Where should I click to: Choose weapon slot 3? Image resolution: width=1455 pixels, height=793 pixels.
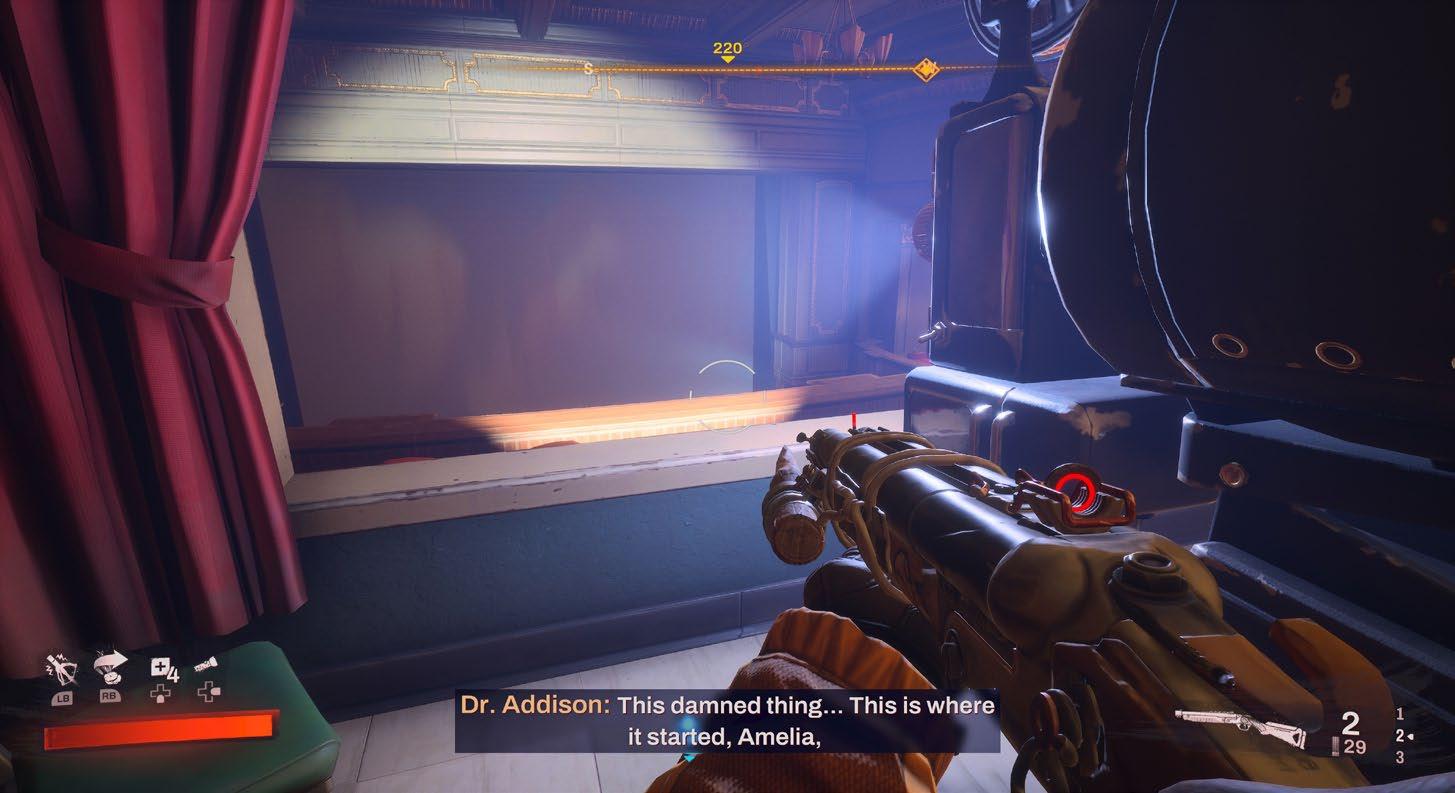click(1399, 758)
